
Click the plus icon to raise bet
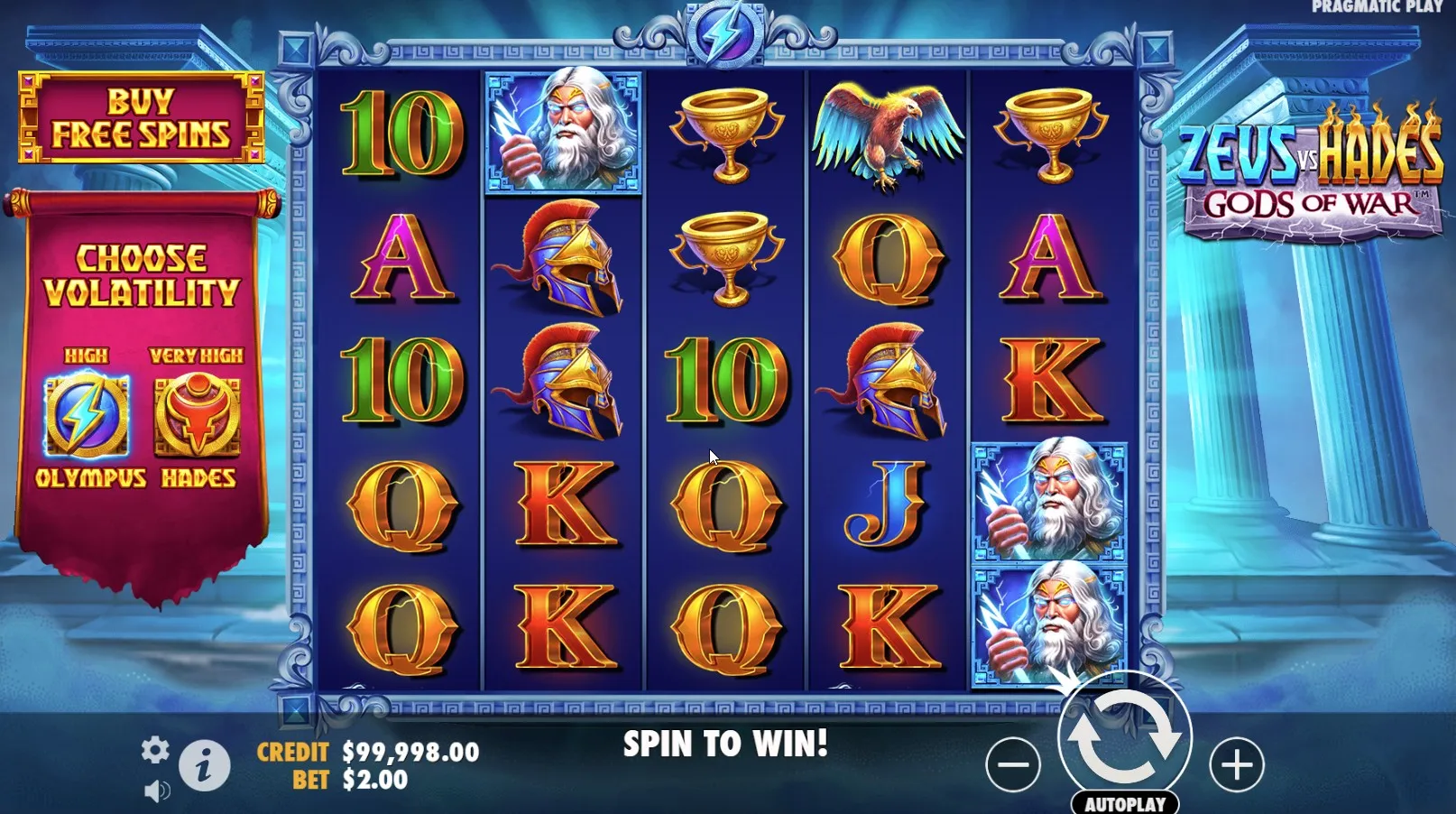[1237, 763]
